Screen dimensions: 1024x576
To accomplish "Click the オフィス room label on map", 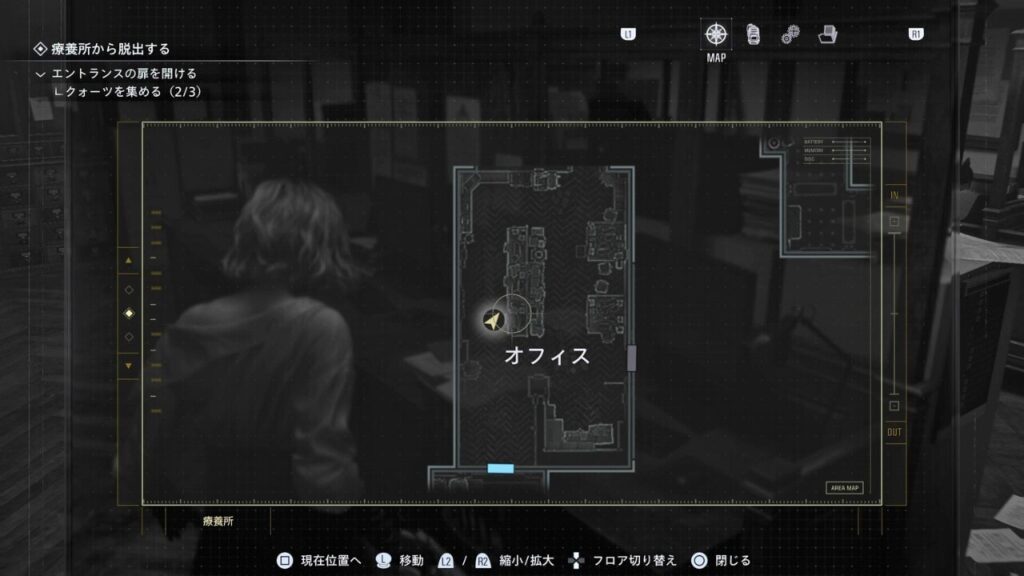I will [546, 356].
